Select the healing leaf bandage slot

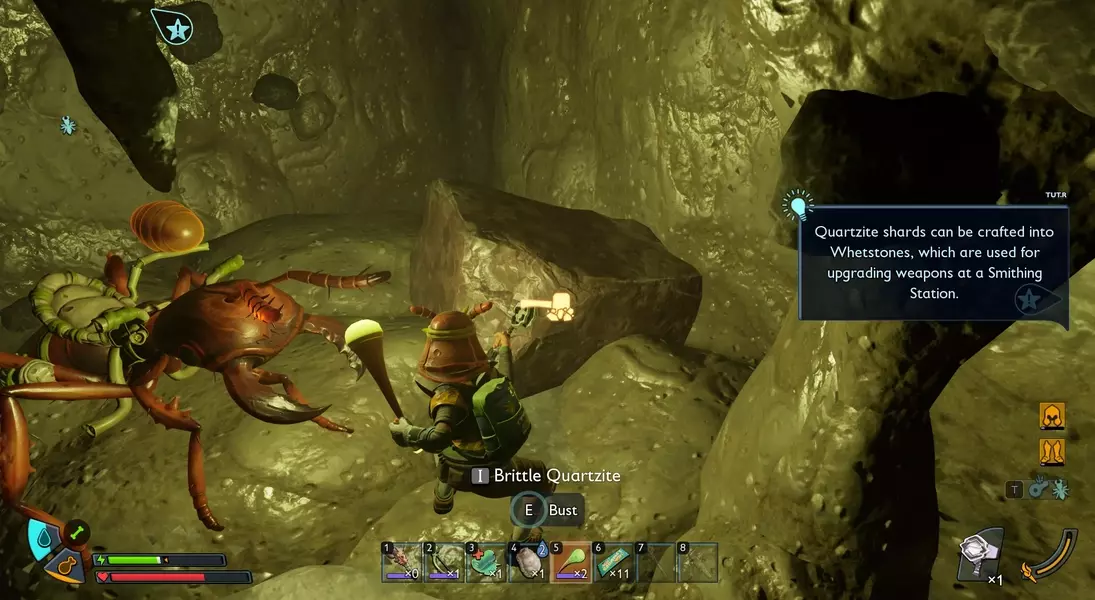(x=485, y=562)
